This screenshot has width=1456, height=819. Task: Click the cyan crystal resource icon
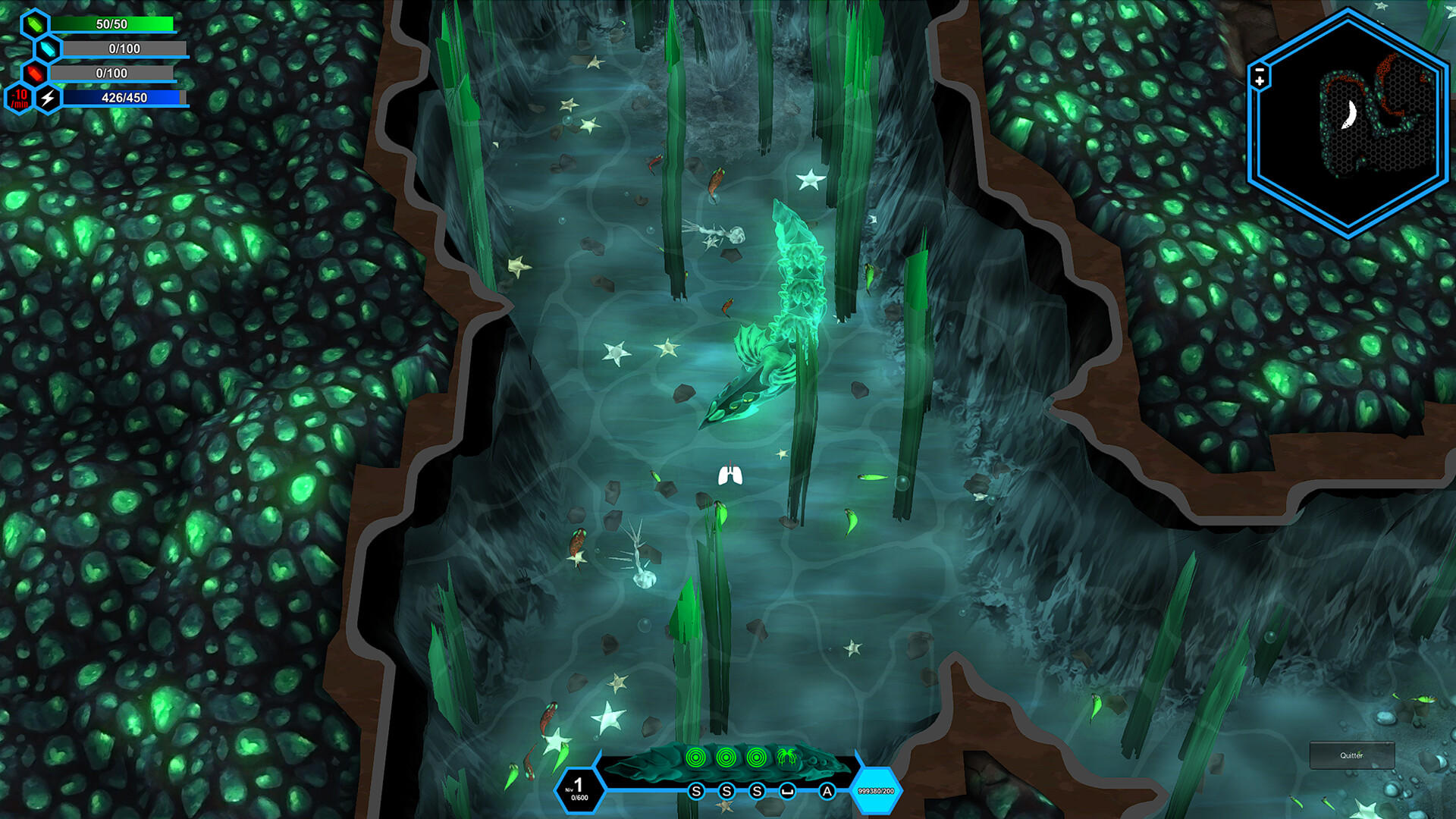49,49
